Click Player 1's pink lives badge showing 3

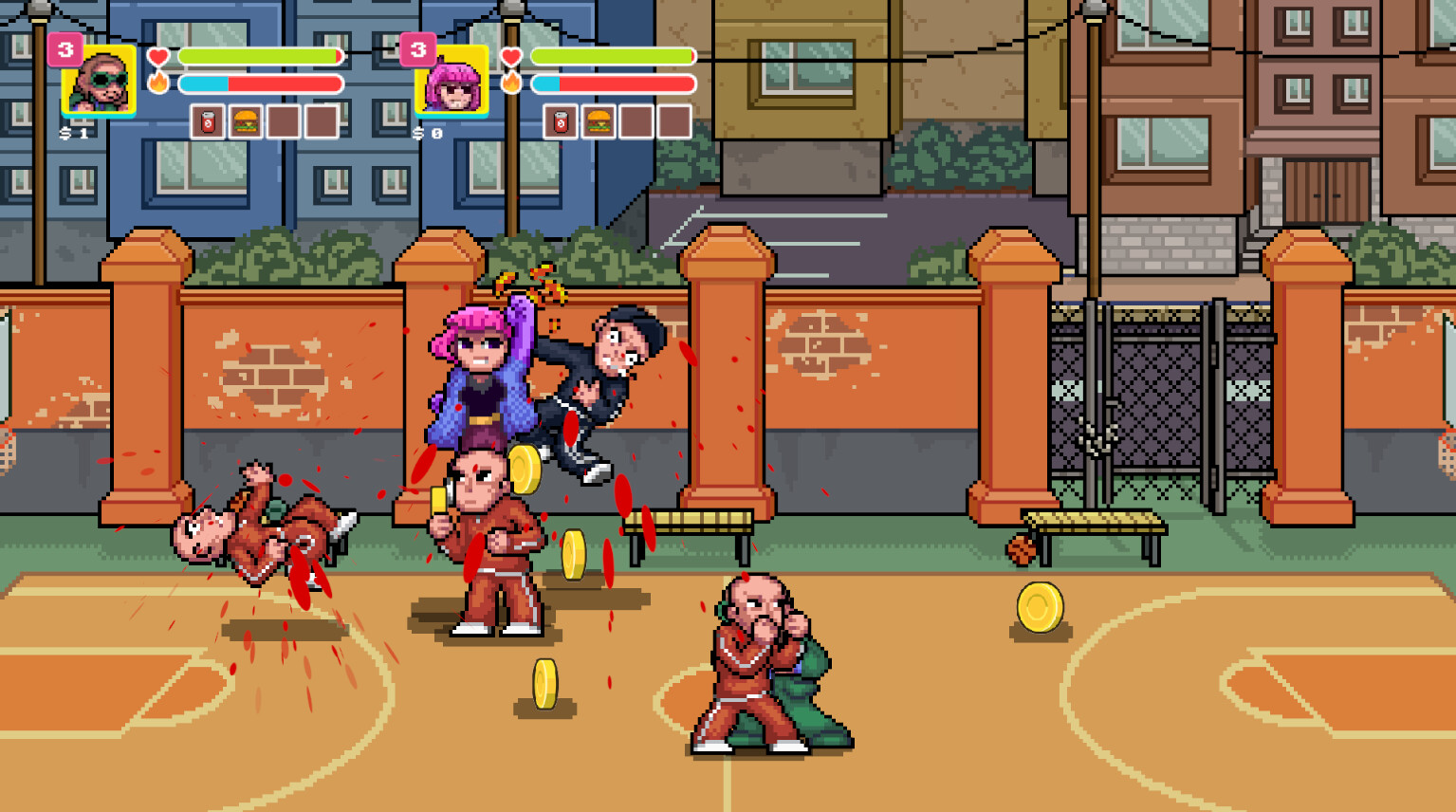pos(65,49)
